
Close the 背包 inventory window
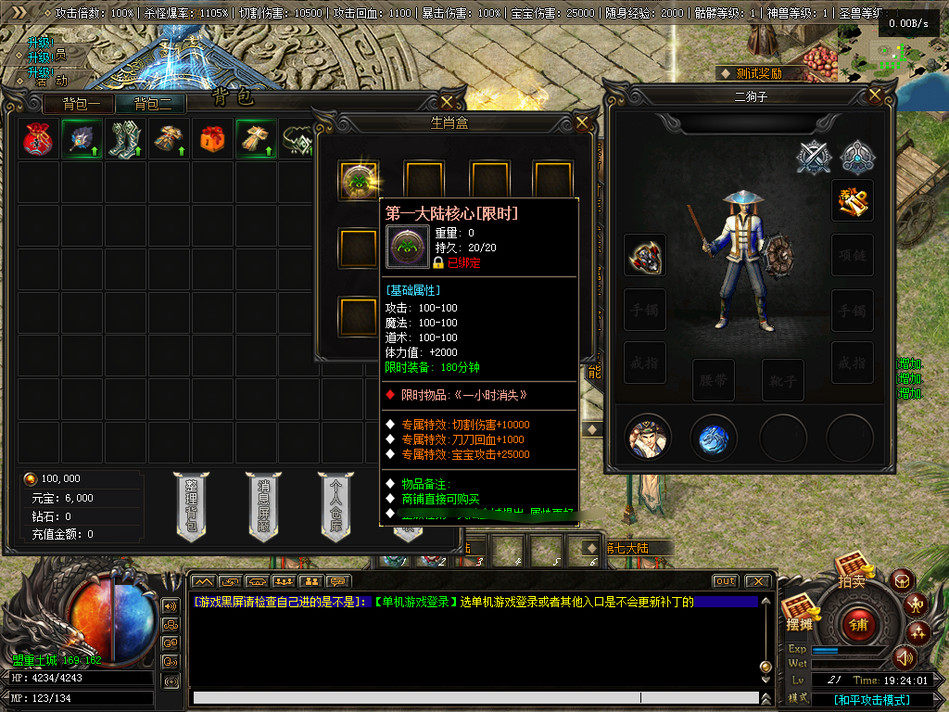447,102
